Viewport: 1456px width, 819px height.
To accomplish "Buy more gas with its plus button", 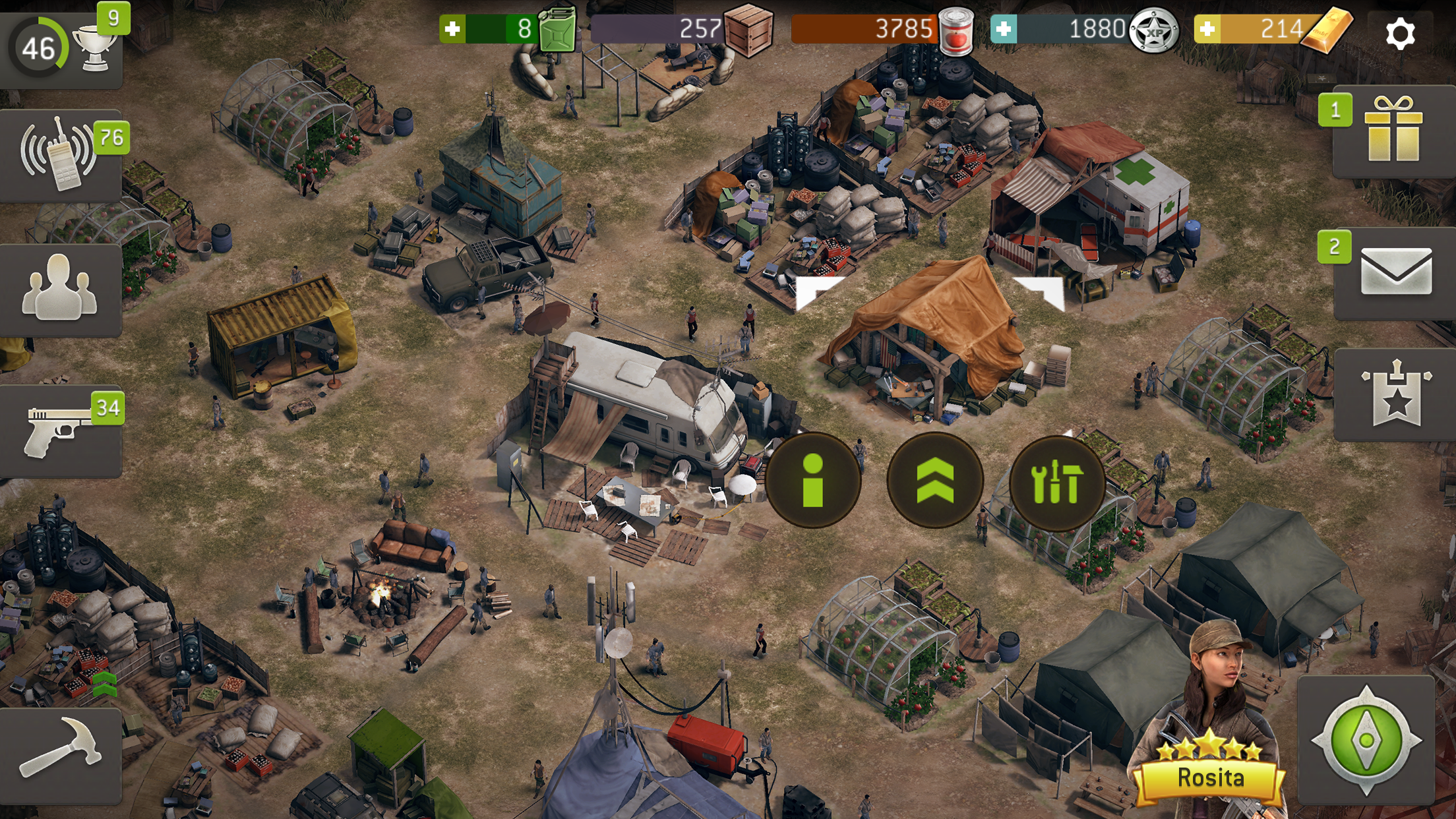I will [454, 29].
